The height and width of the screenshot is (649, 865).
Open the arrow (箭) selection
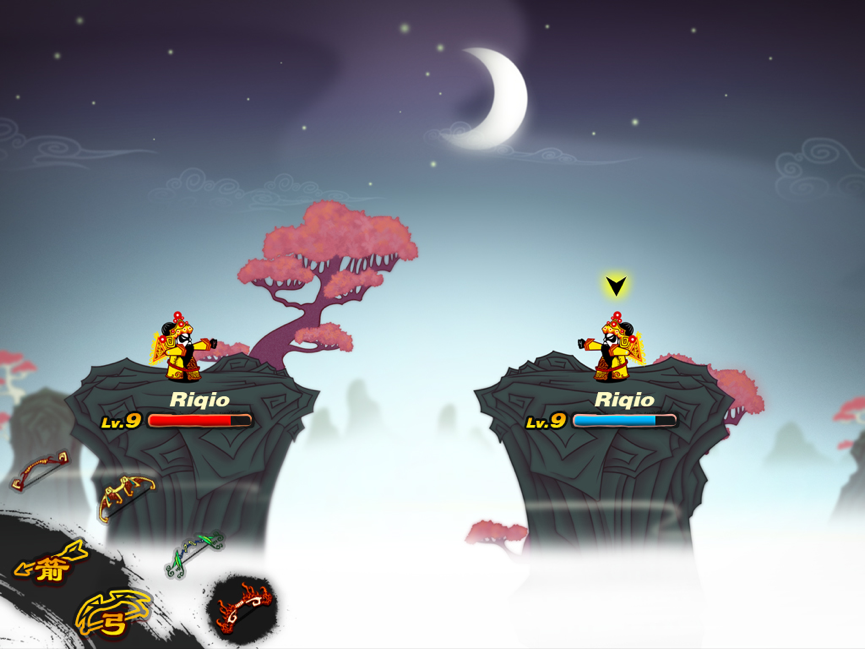coord(50,566)
